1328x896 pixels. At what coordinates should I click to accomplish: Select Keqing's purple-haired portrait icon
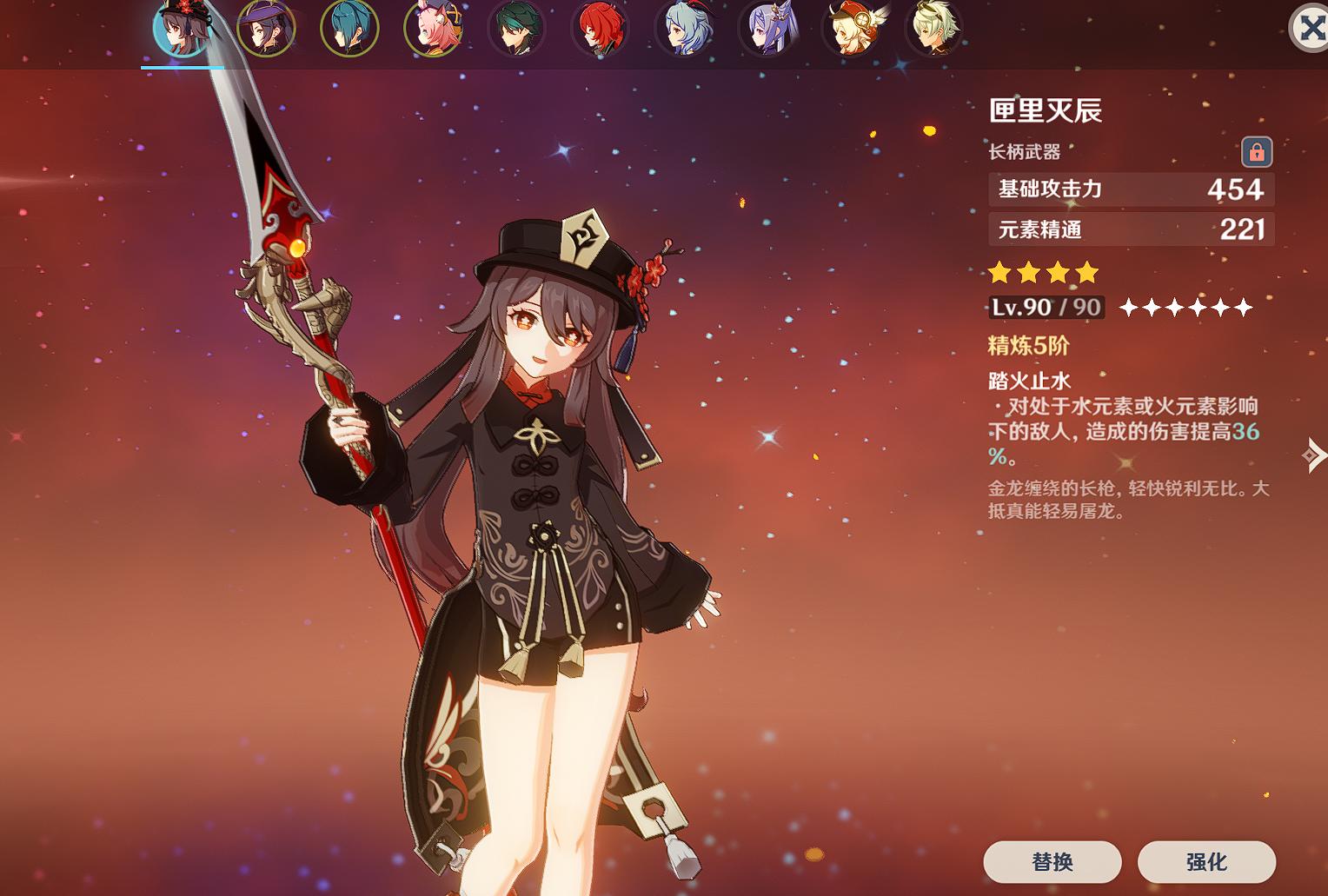click(x=767, y=28)
